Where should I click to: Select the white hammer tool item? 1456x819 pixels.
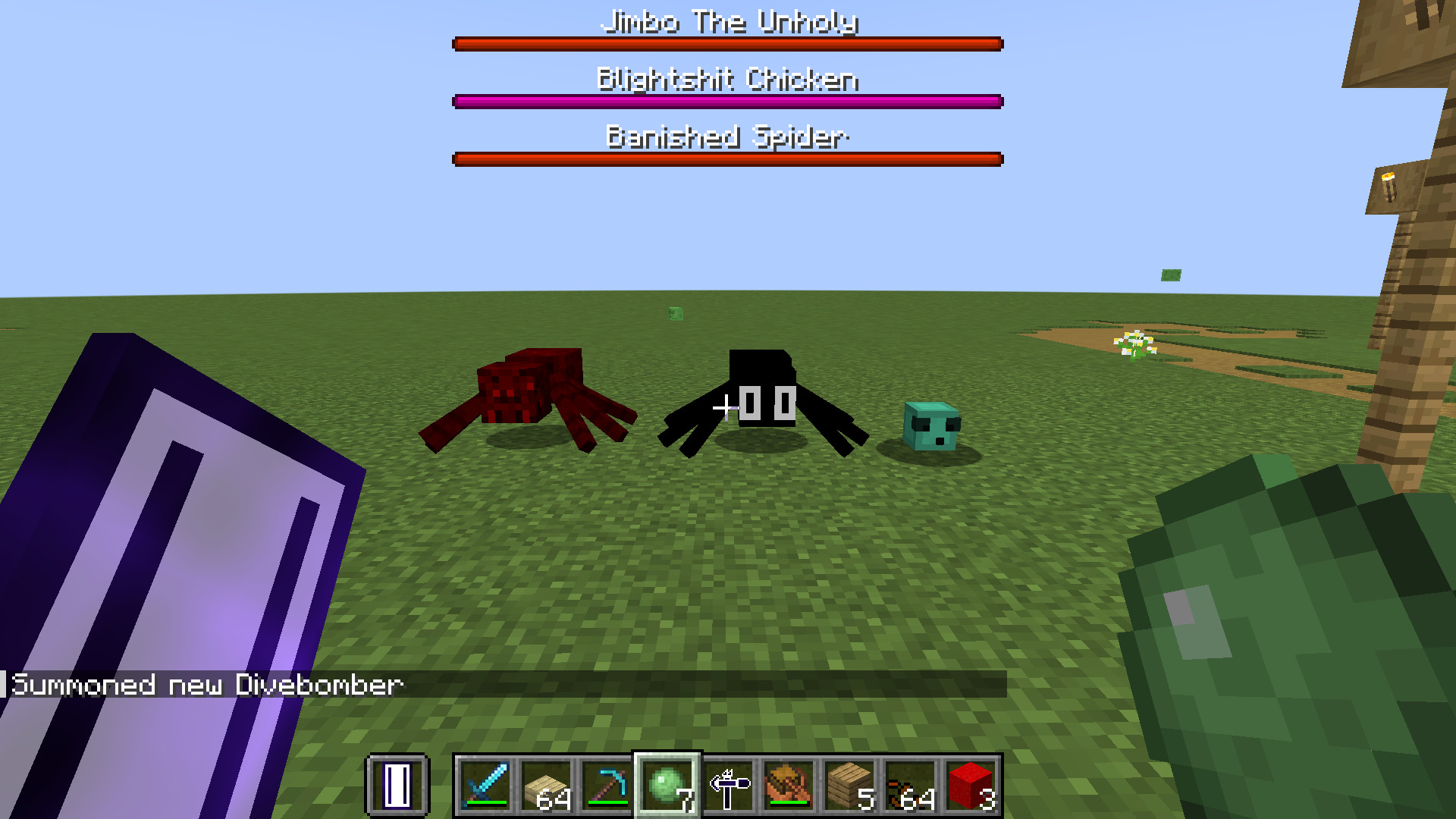tap(730, 785)
